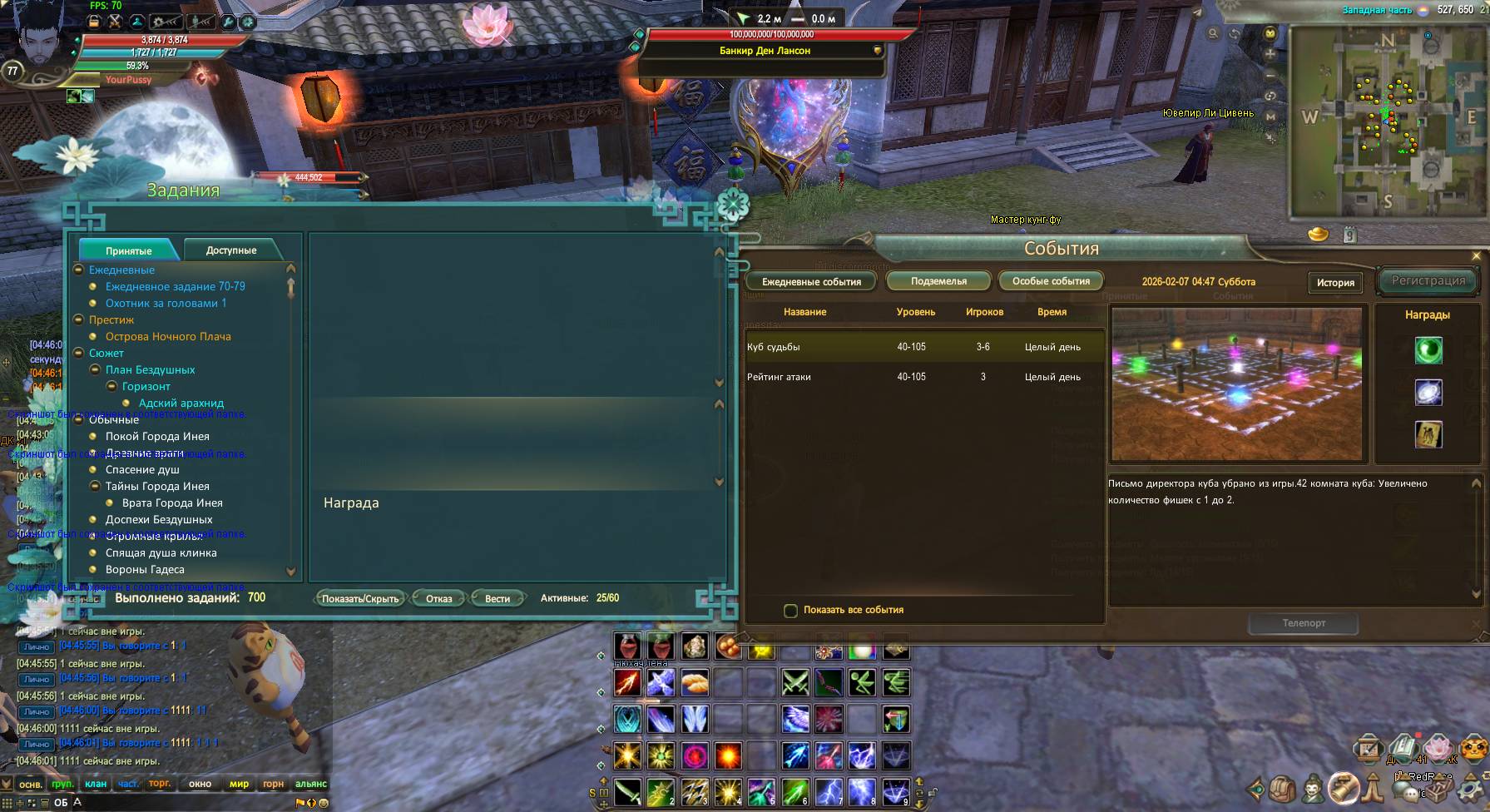Switch to the Доступные quests tab
This screenshot has height=812, width=1490.
pos(231,250)
